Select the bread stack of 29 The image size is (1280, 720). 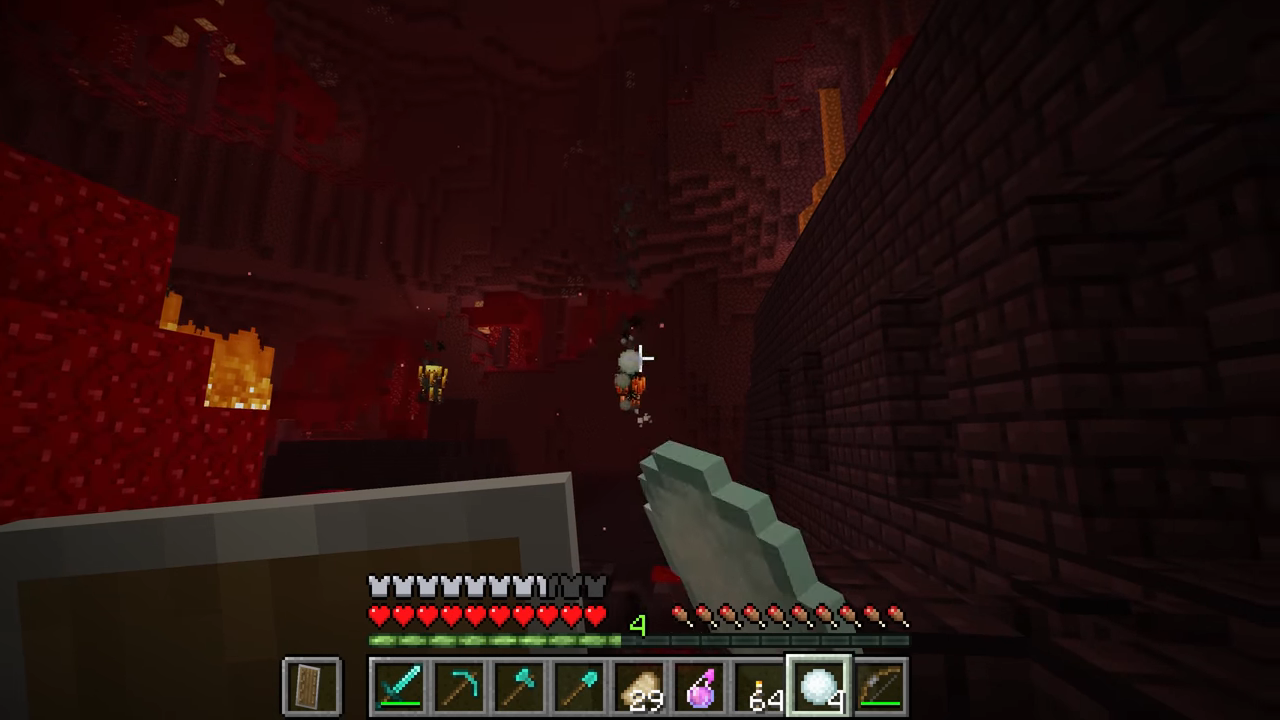click(639, 687)
